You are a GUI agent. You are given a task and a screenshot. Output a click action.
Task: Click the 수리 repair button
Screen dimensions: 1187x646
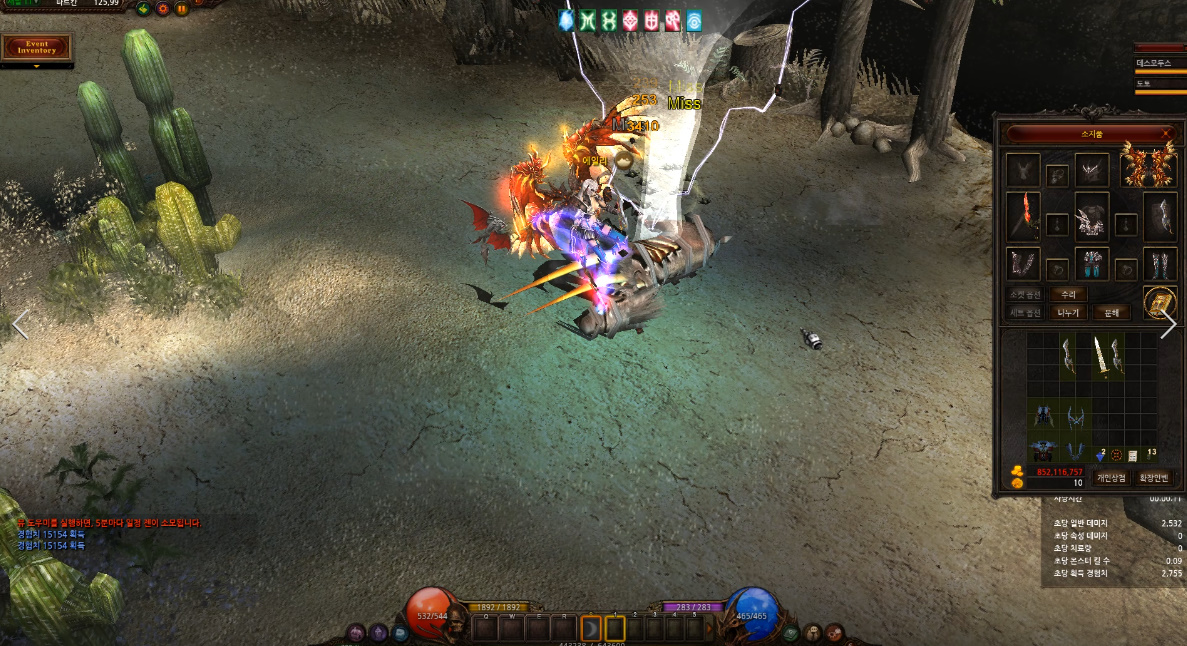[x=1068, y=295]
